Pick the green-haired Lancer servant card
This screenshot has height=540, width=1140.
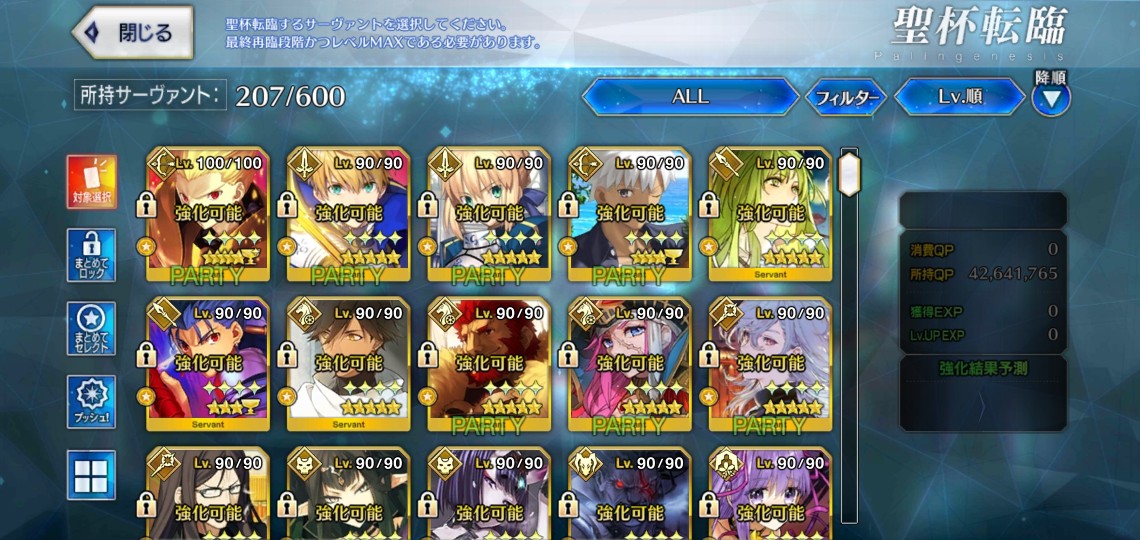[x=770, y=215]
